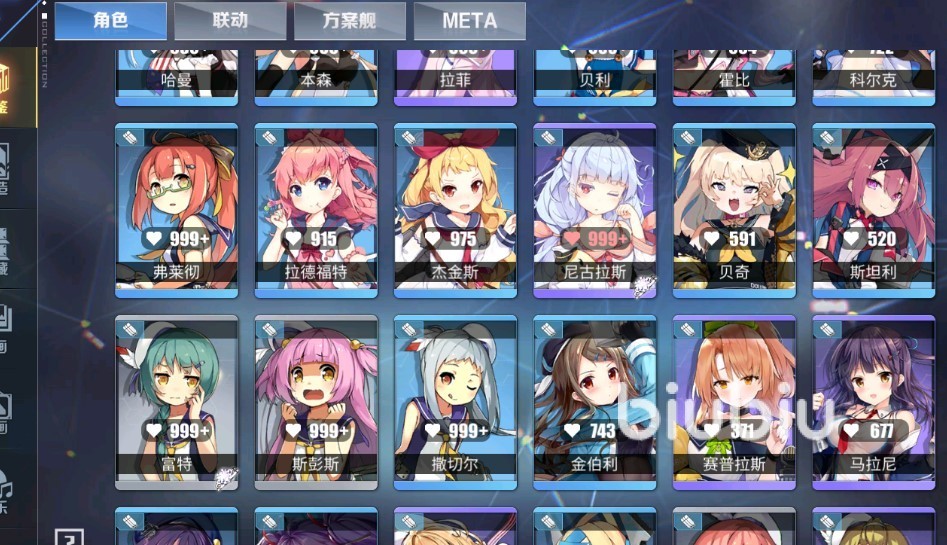The image size is (947, 545).
Task: Choose the 杰金斯 character card
Action: pyautogui.click(x=455, y=206)
